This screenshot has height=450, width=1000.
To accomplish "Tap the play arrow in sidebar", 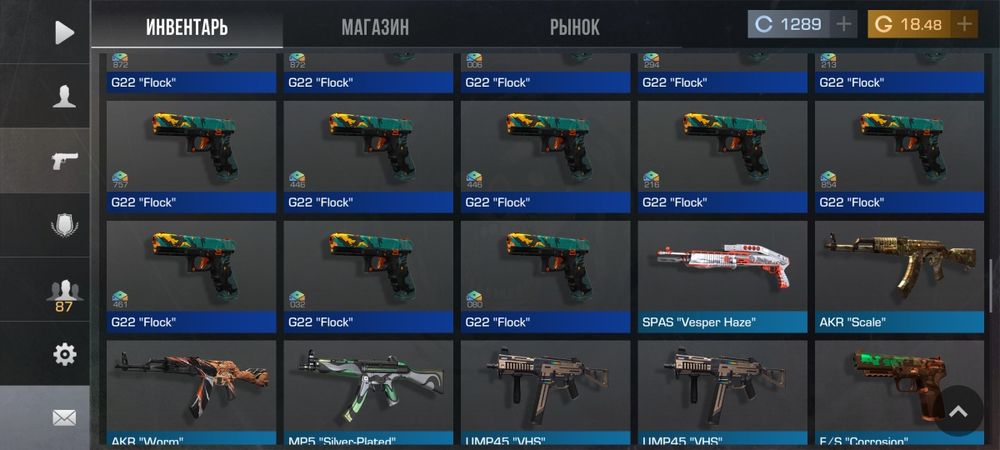I will pyautogui.click(x=64, y=32).
